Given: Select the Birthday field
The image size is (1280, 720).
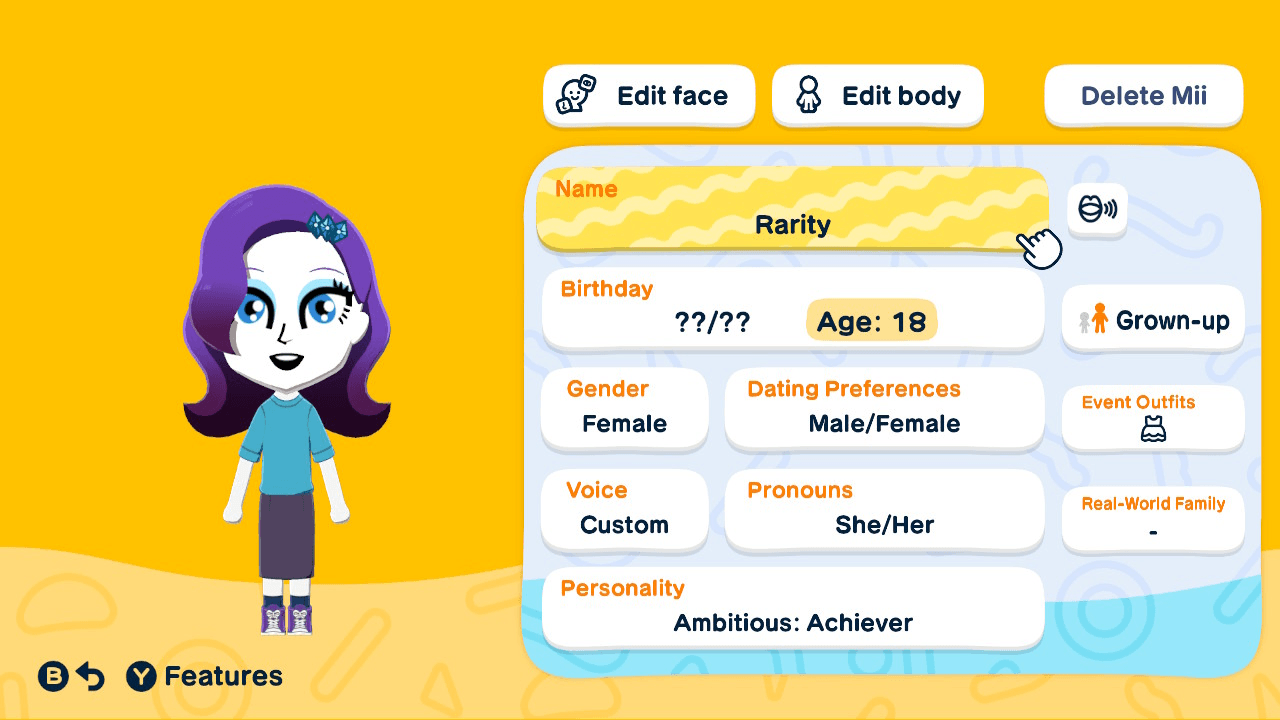Looking at the screenshot, I should (700, 310).
